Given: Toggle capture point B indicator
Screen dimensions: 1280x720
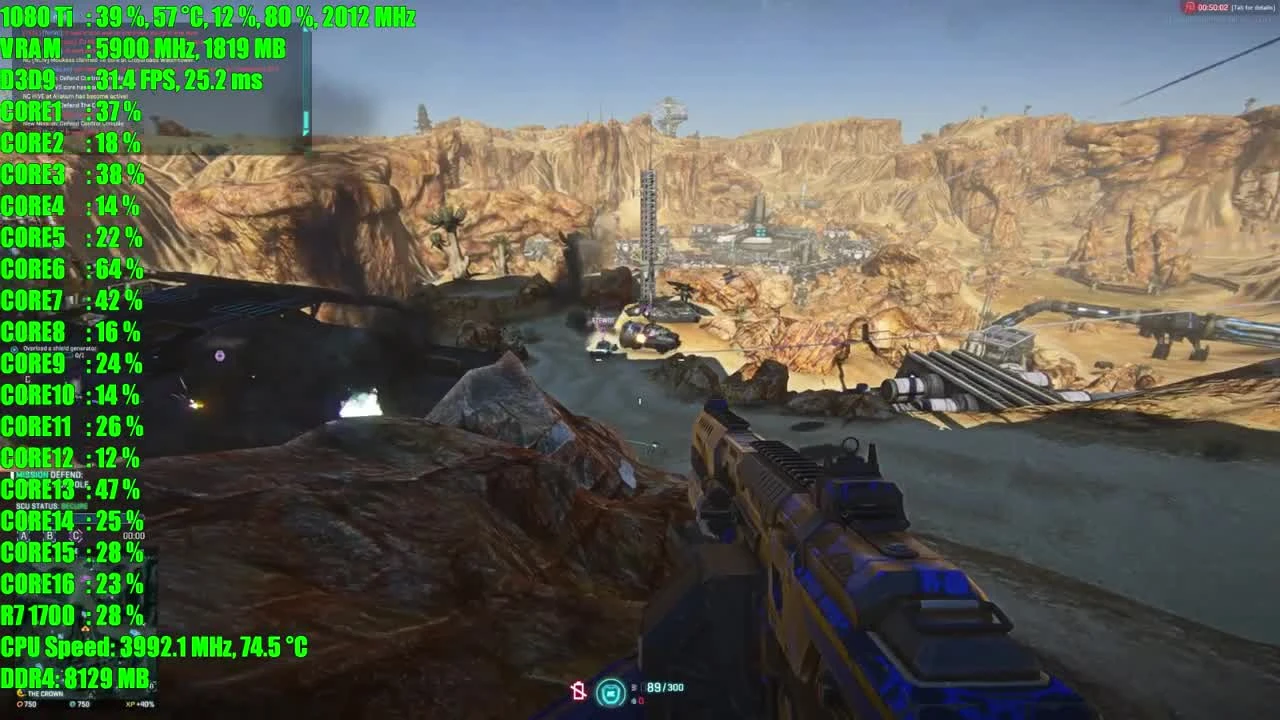Looking at the screenshot, I should [49, 536].
